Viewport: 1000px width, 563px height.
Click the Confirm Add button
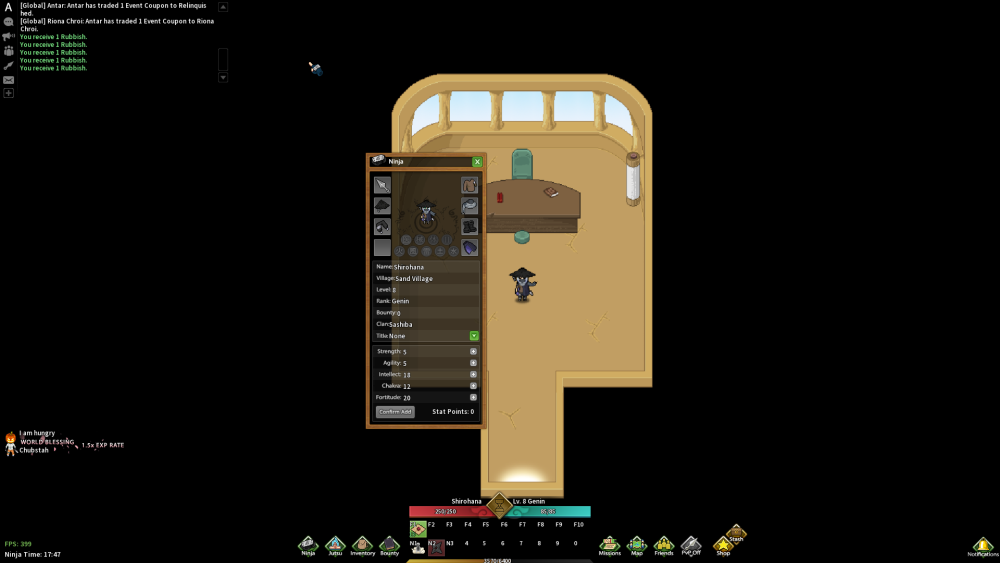click(395, 412)
